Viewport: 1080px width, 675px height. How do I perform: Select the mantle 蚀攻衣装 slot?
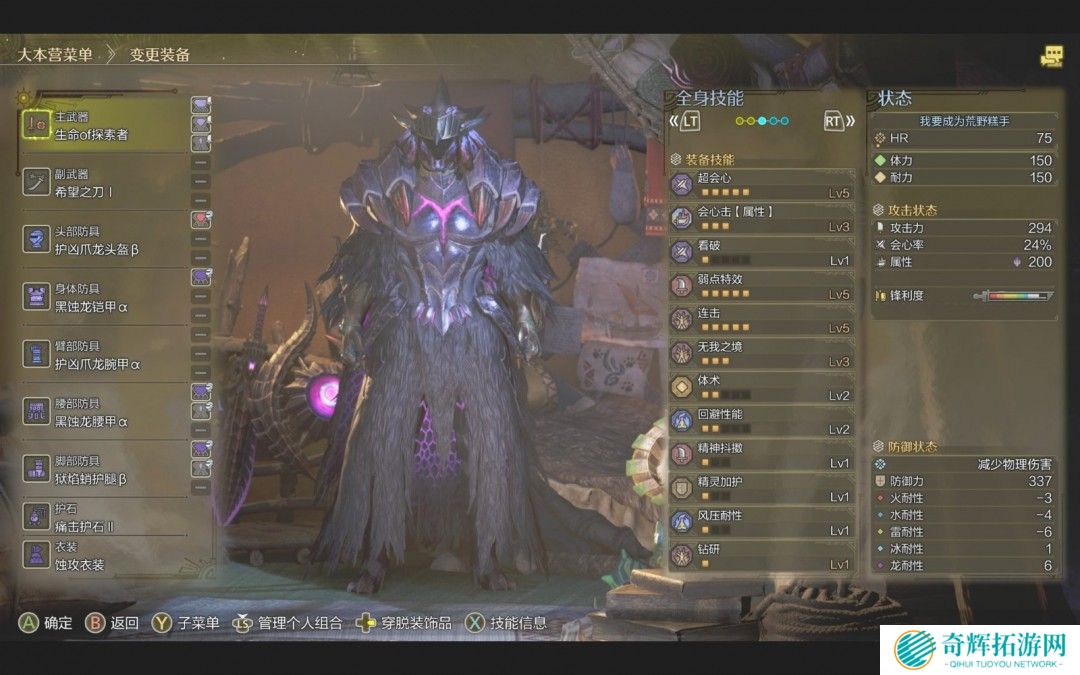click(100, 556)
